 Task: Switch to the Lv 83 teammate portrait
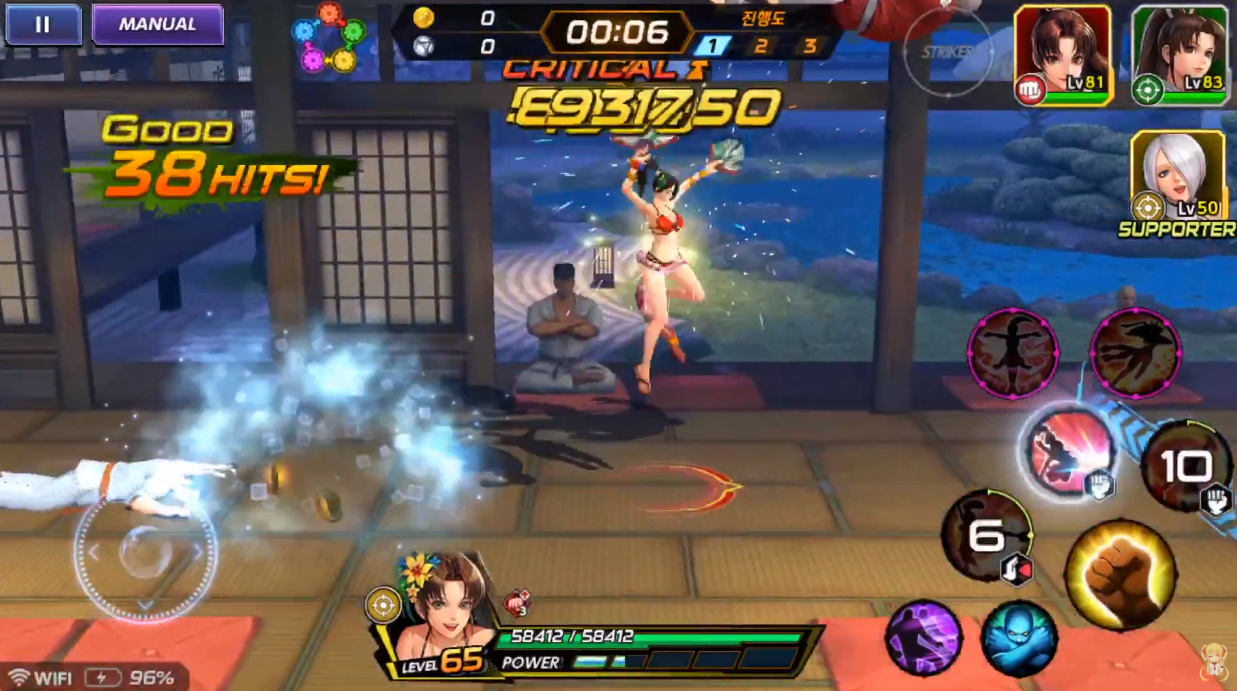[1179, 55]
